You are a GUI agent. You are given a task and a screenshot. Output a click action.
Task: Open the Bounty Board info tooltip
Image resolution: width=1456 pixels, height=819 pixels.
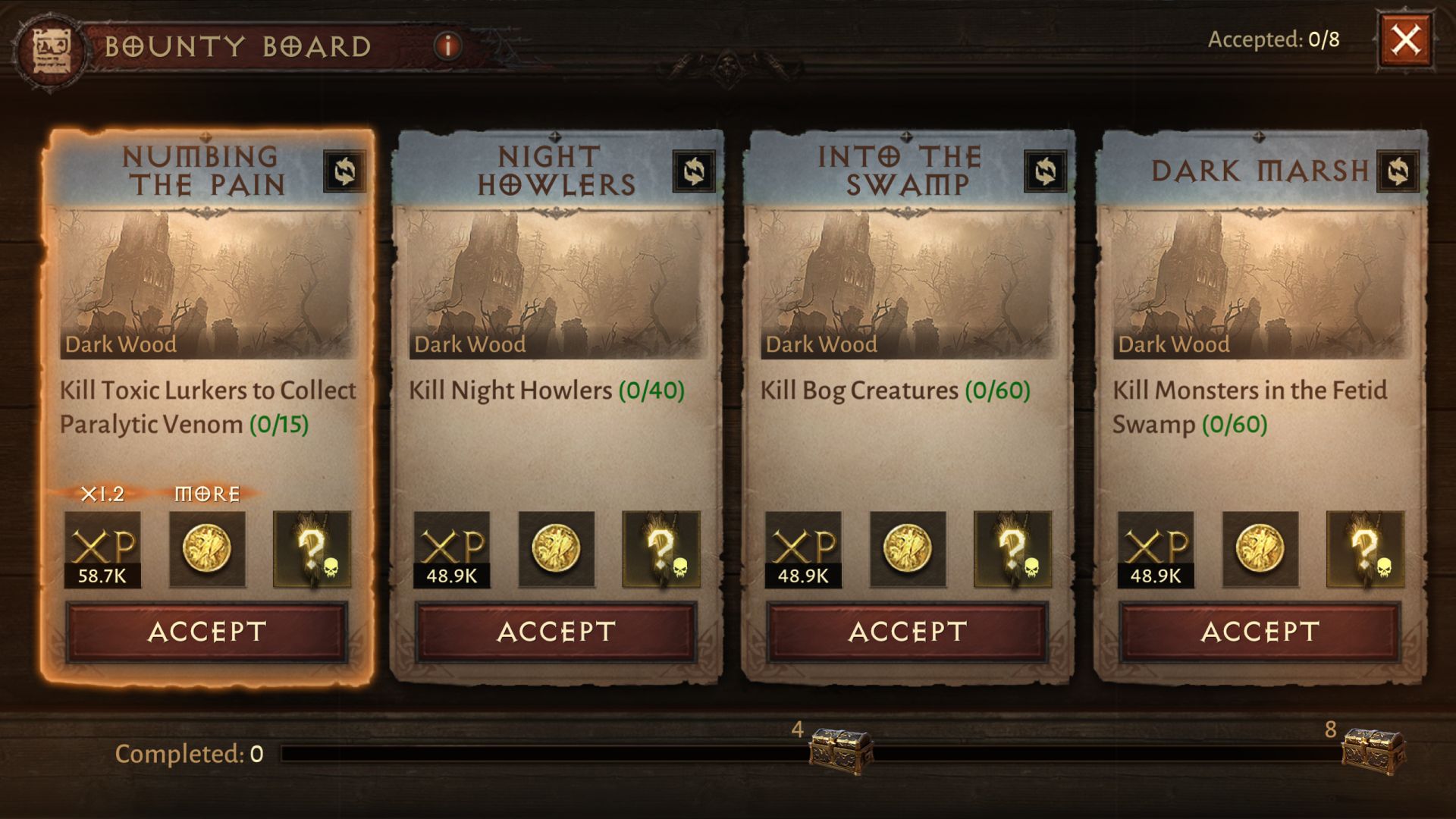point(447,46)
